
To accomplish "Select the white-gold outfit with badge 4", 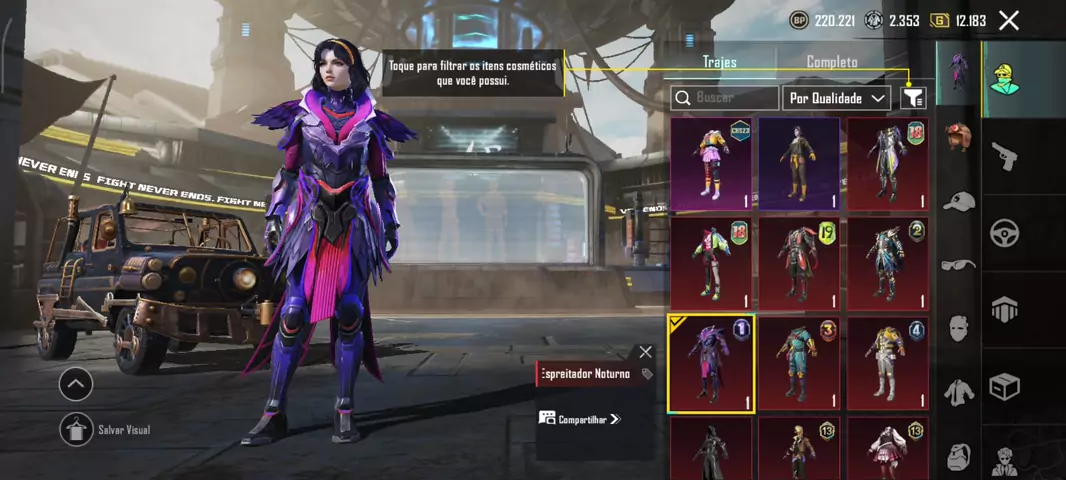I will click(x=887, y=363).
